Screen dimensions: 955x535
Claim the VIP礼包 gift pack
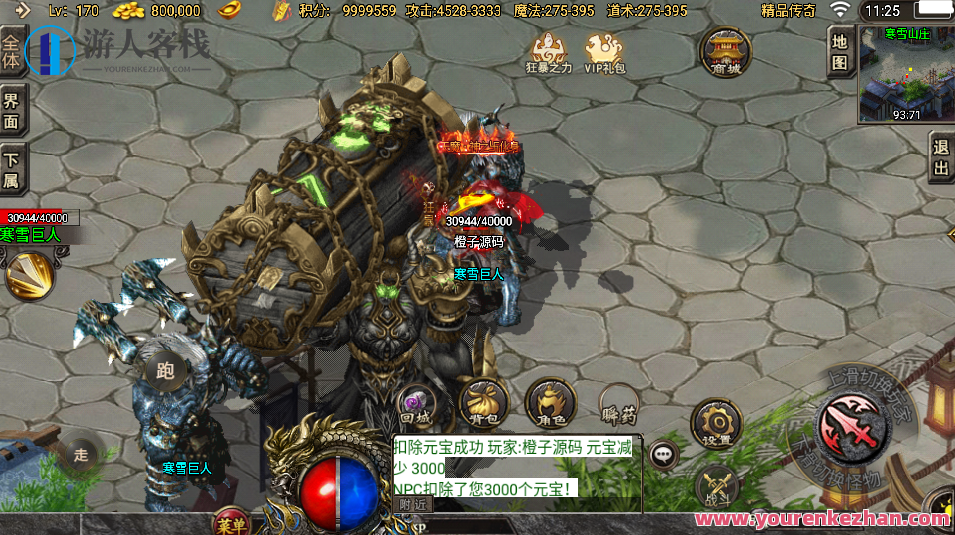pyautogui.click(x=605, y=52)
